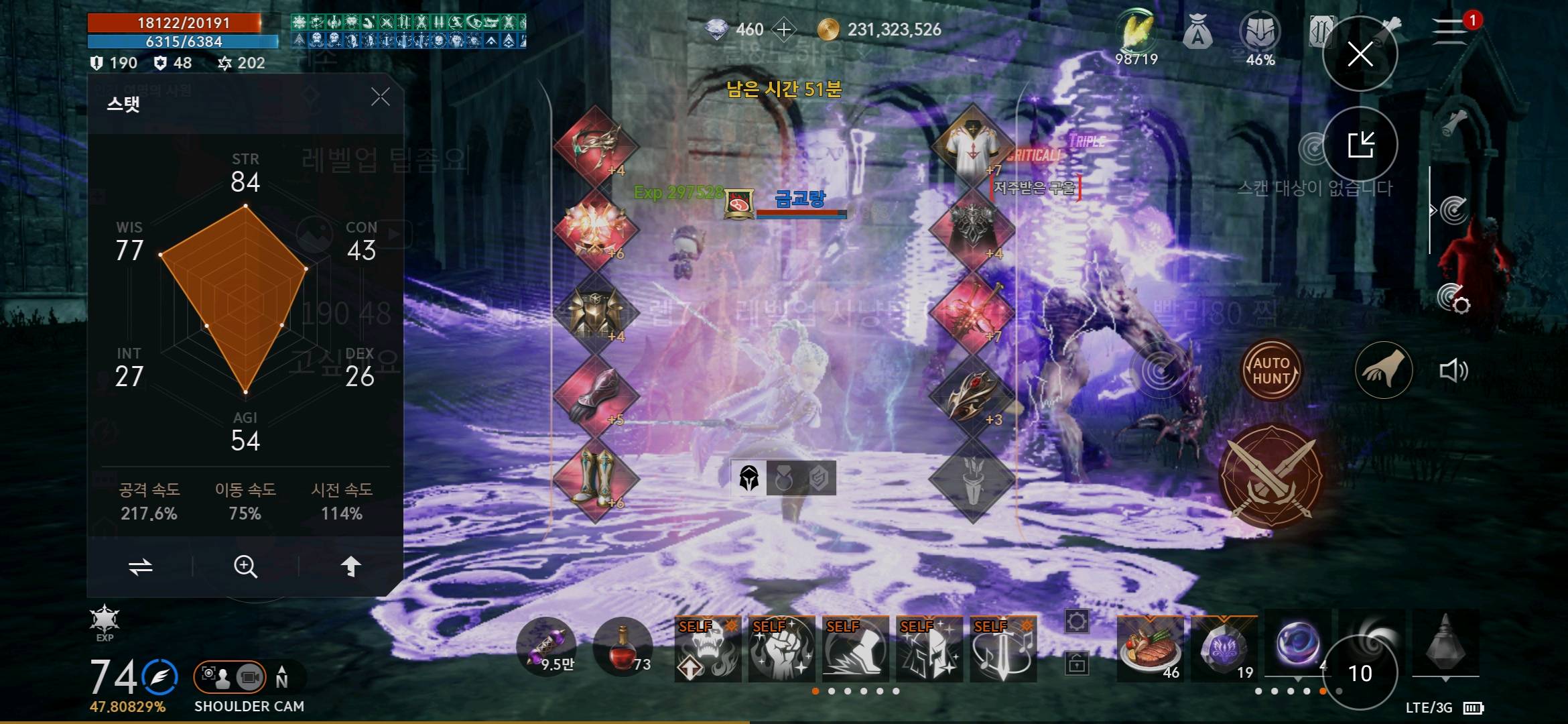
Task: Open the settings gear beside the skill bar
Action: coord(1077,621)
